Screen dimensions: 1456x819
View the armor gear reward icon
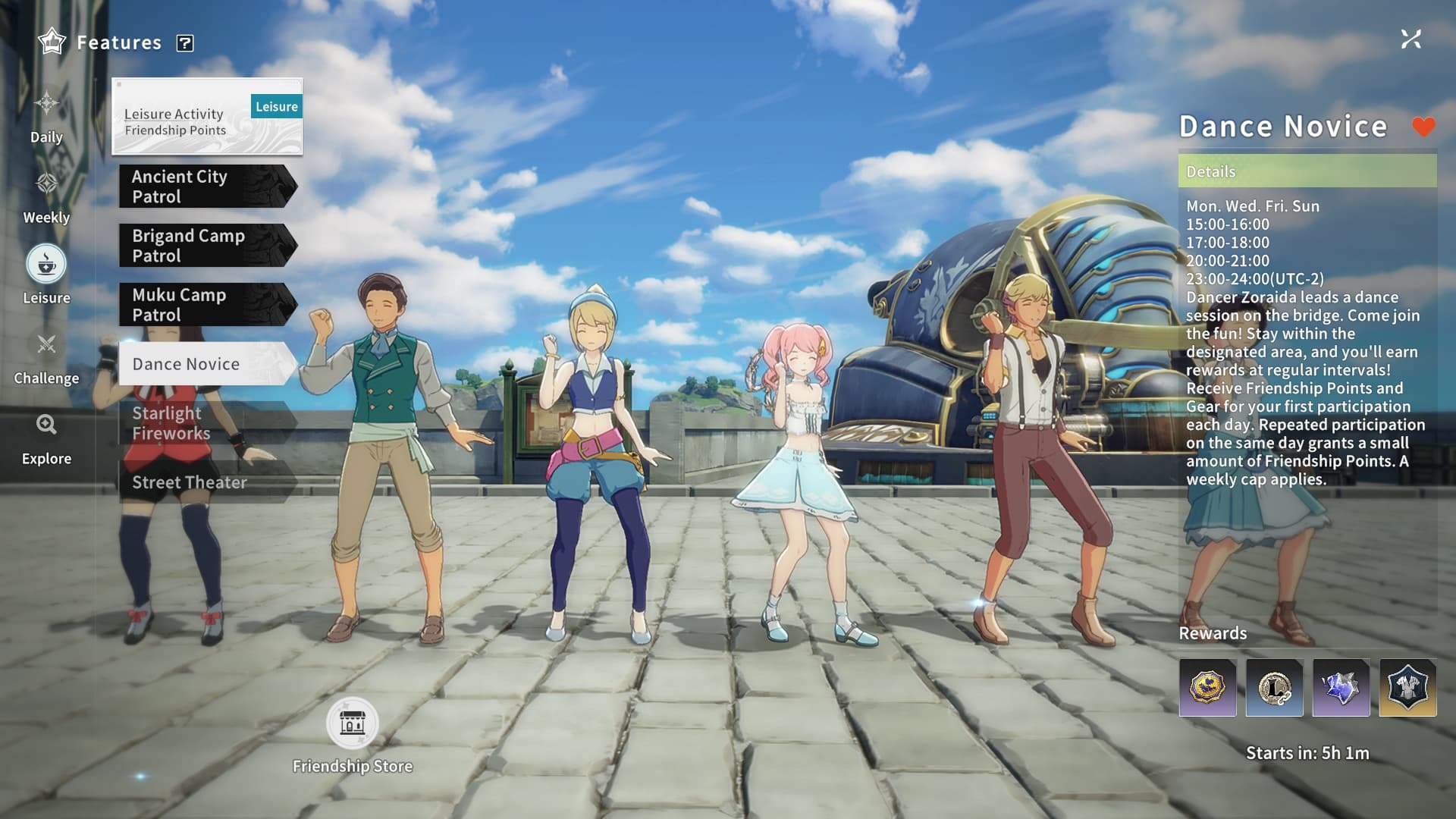point(1407,688)
